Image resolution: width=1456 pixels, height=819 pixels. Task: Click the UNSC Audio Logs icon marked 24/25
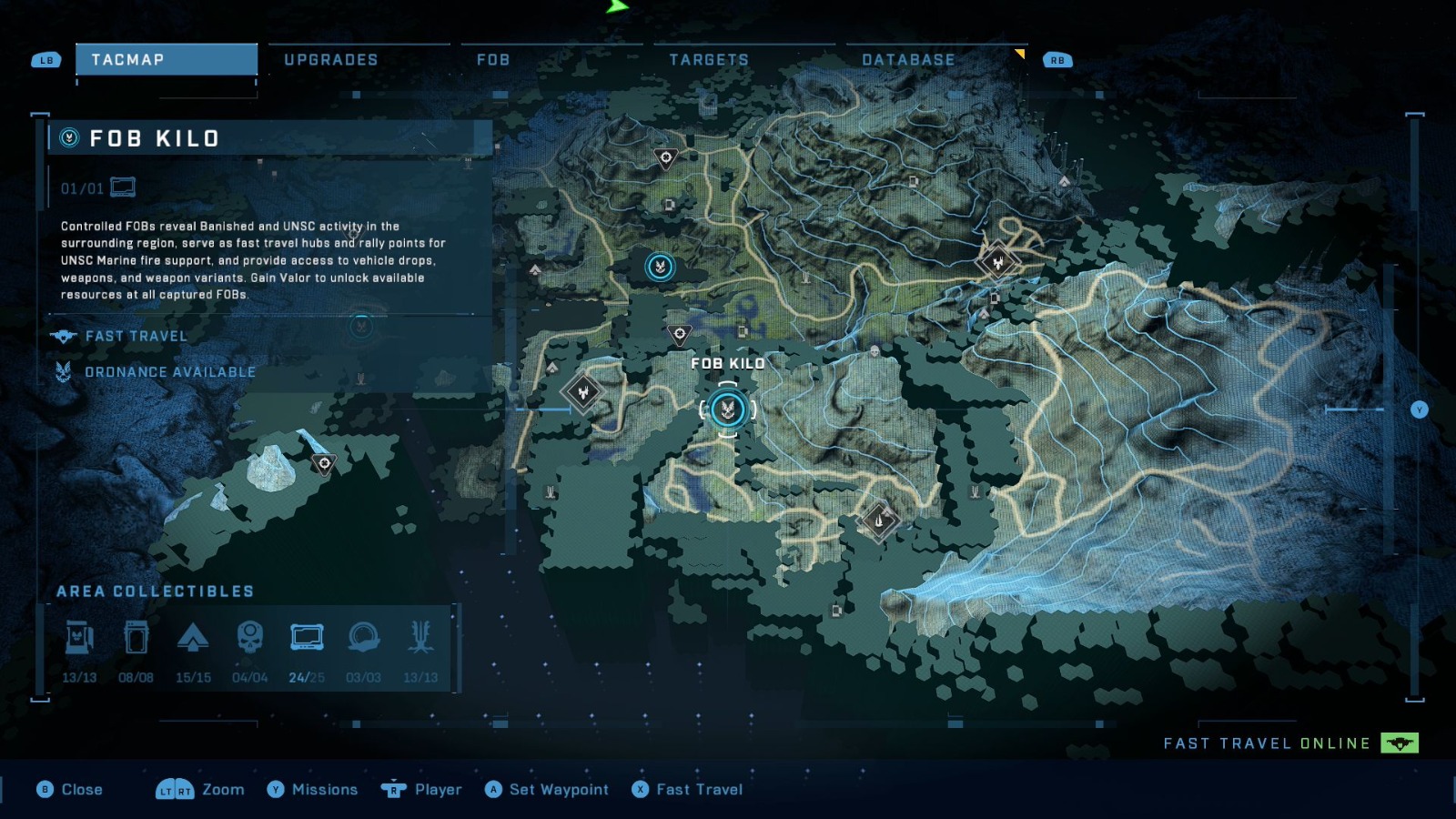click(308, 638)
